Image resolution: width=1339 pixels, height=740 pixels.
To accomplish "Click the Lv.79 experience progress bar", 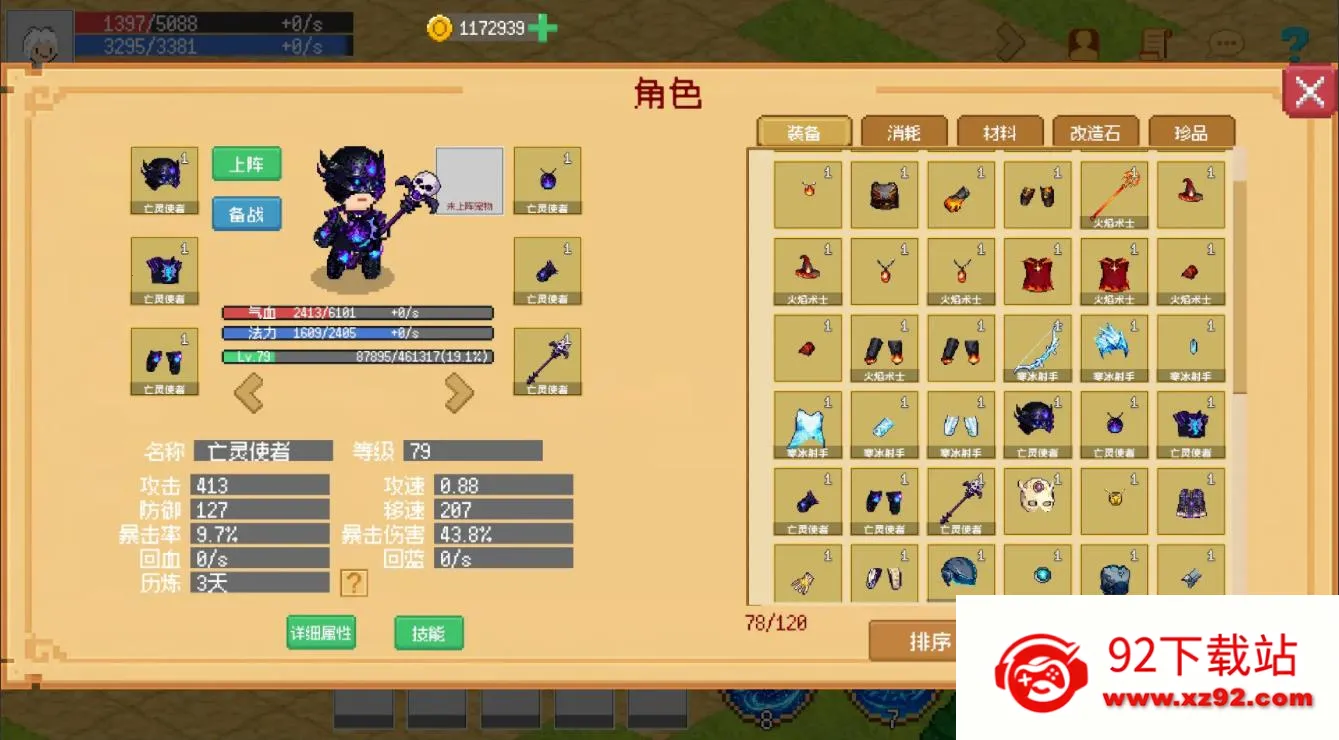I will (357, 354).
